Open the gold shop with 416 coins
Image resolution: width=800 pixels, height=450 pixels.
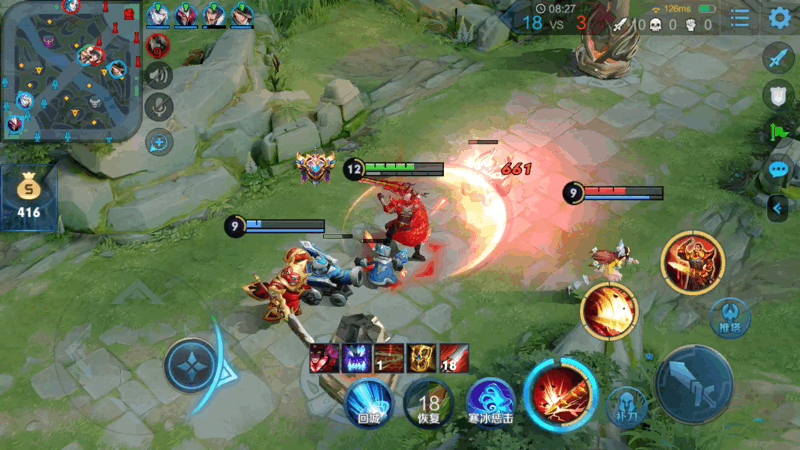pyautogui.click(x=28, y=197)
